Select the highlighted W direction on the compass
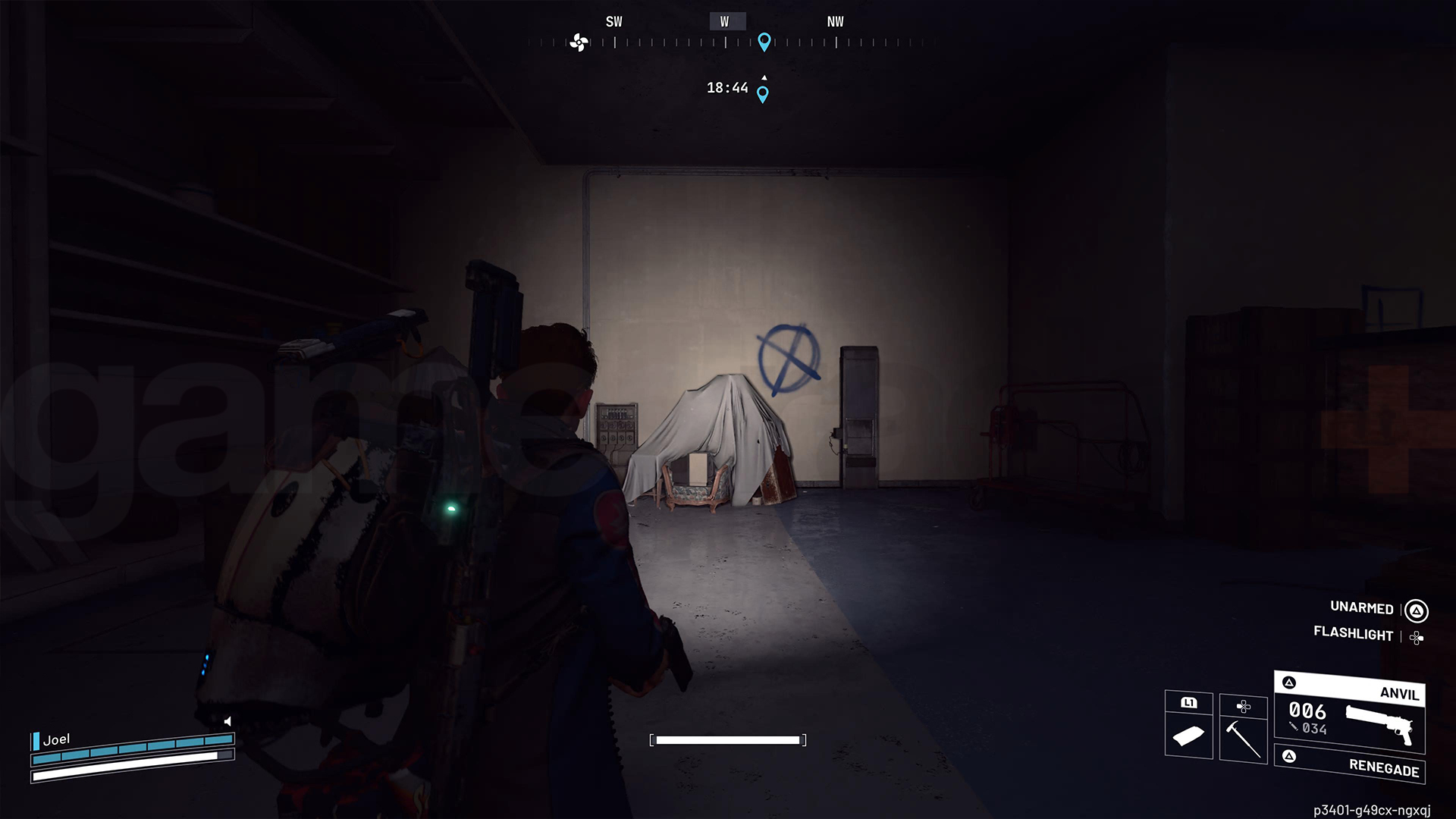 pyautogui.click(x=726, y=20)
